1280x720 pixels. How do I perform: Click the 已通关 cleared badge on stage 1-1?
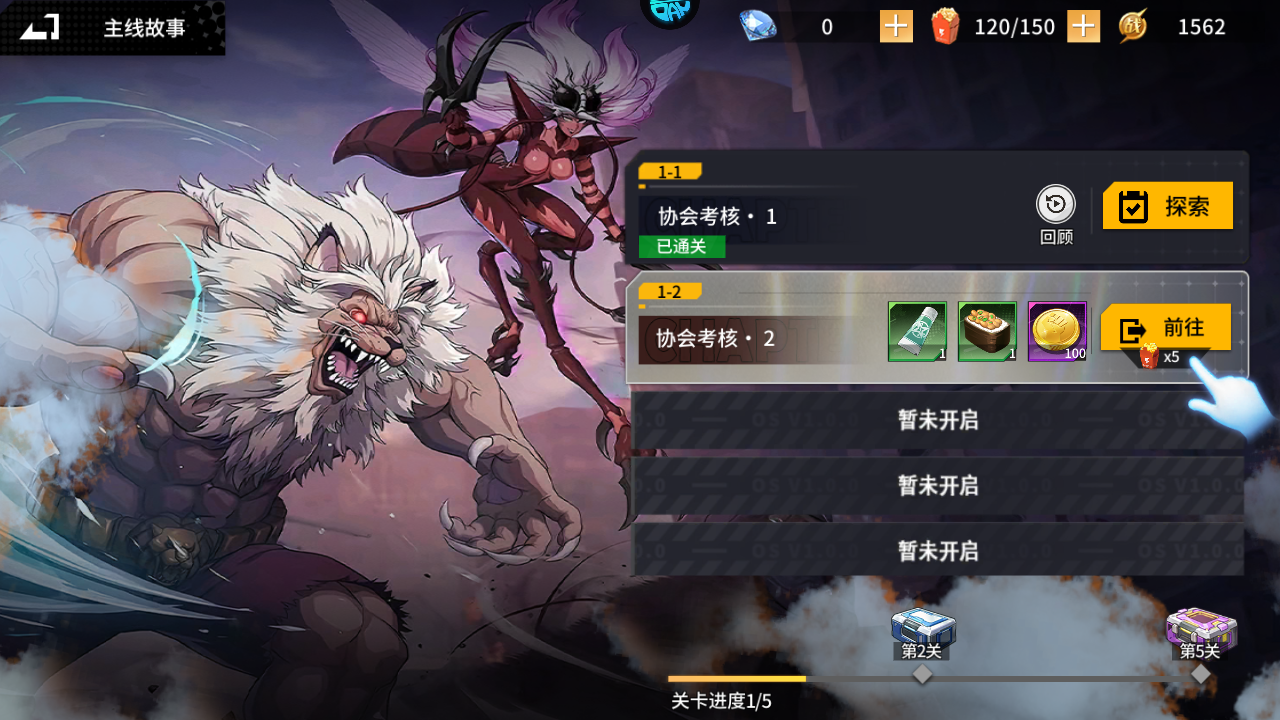tap(680, 247)
